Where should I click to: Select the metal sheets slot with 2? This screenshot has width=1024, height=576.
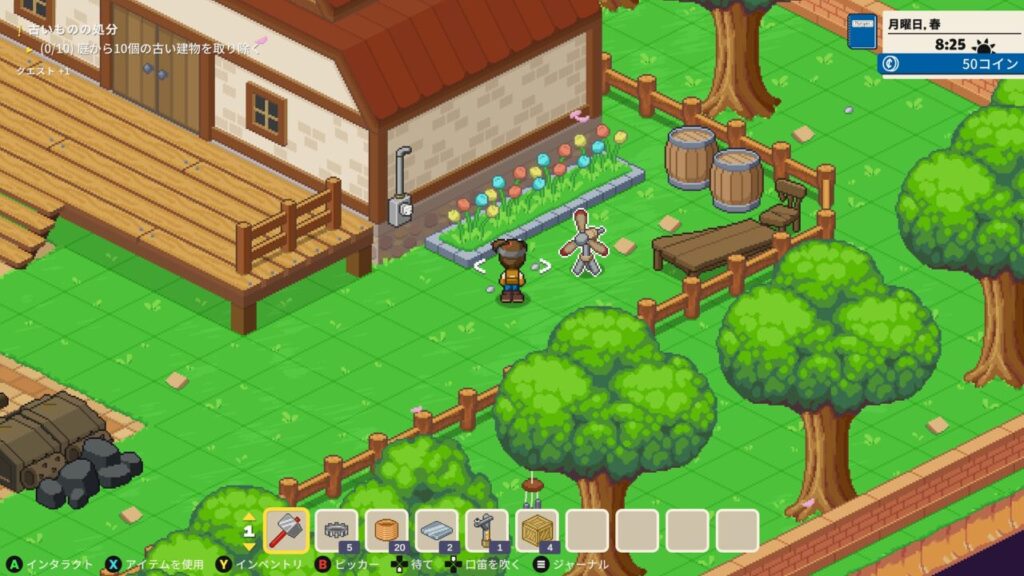tap(437, 530)
